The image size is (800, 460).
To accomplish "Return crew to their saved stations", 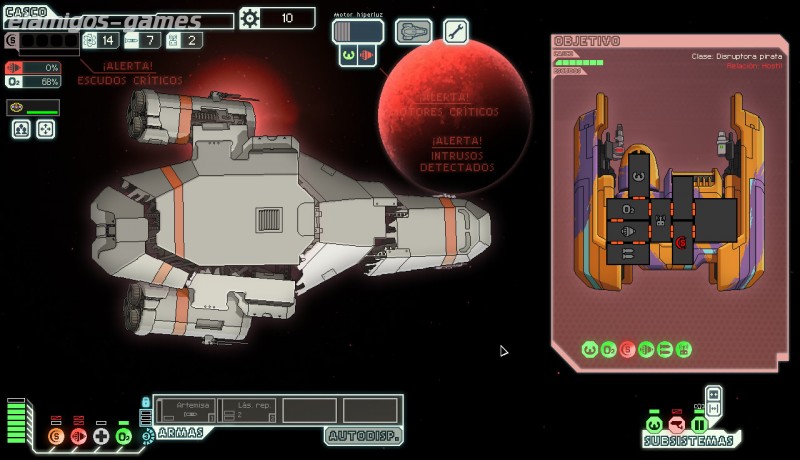I will tap(45, 129).
